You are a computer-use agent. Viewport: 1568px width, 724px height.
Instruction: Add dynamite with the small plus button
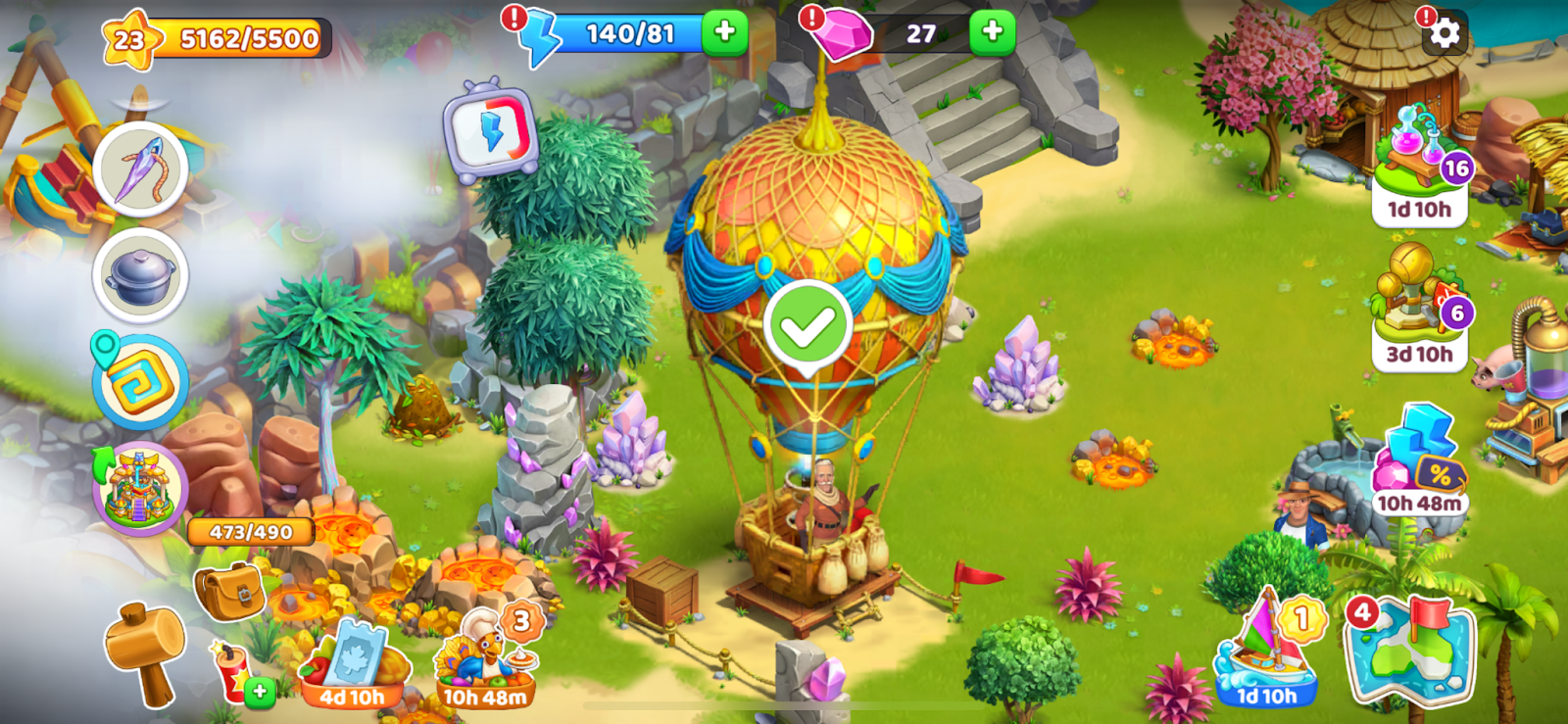pyautogui.click(x=259, y=692)
